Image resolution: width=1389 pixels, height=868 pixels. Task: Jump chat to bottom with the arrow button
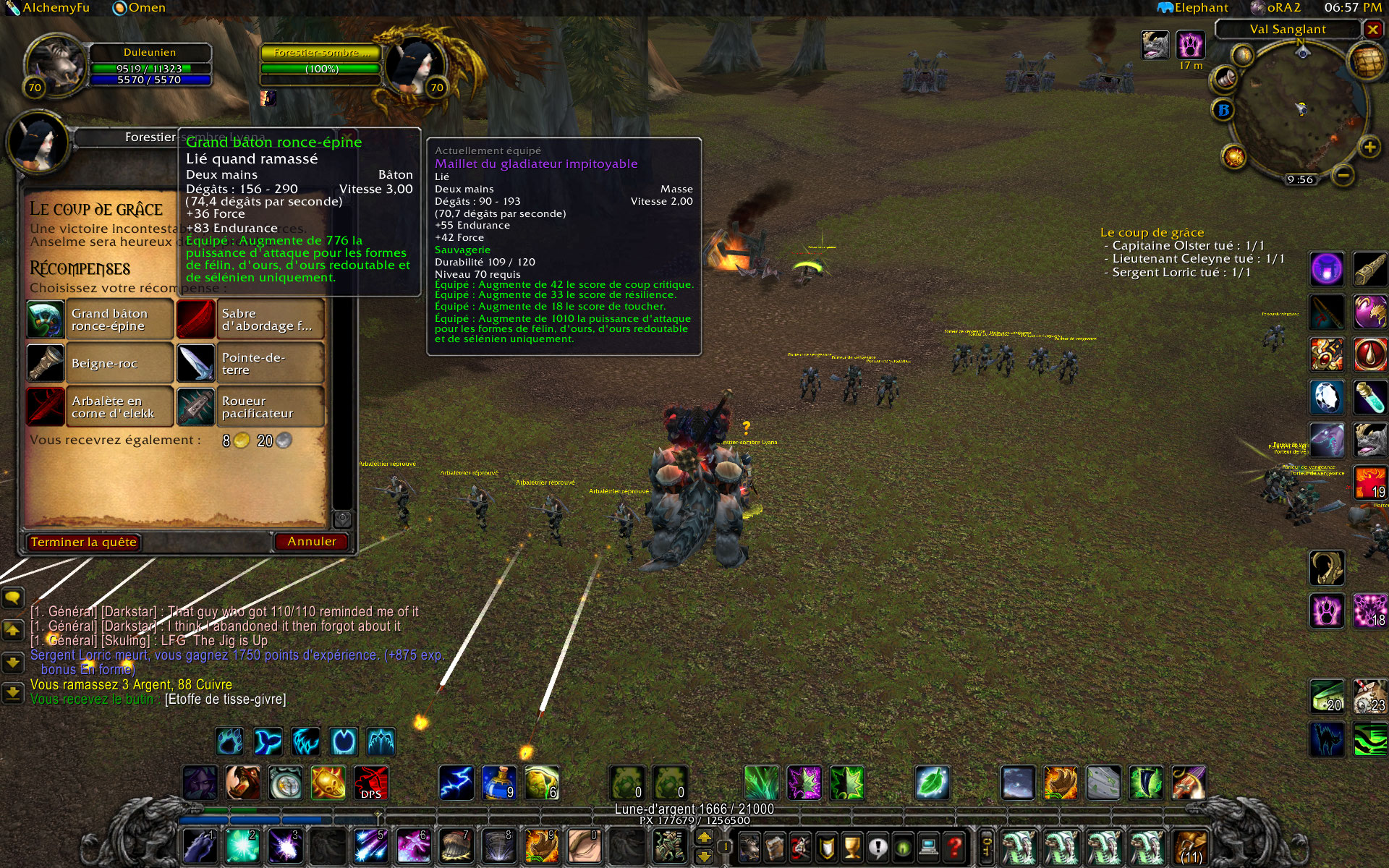(x=13, y=694)
